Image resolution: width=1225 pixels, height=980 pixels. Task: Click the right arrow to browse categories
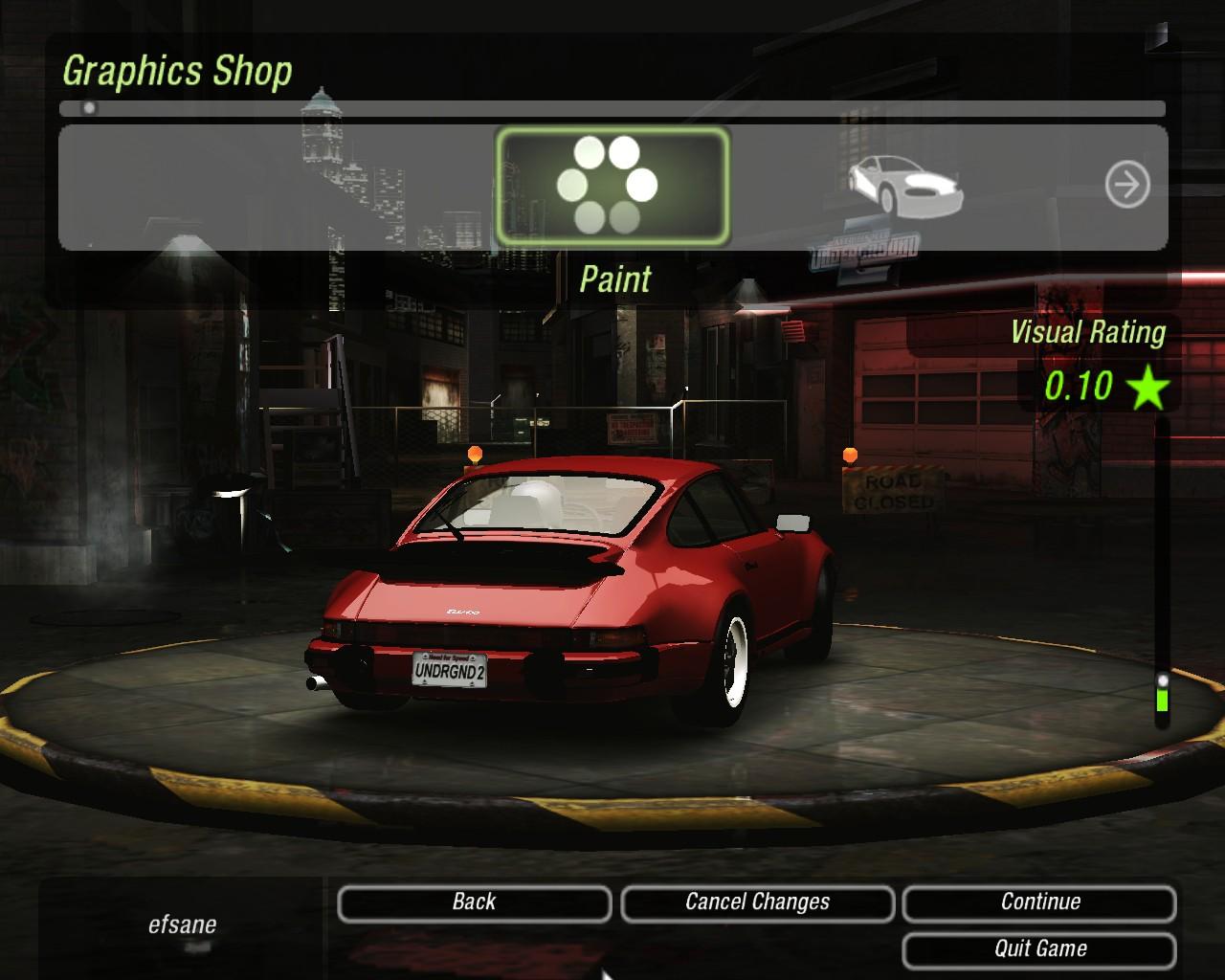coord(1126,185)
